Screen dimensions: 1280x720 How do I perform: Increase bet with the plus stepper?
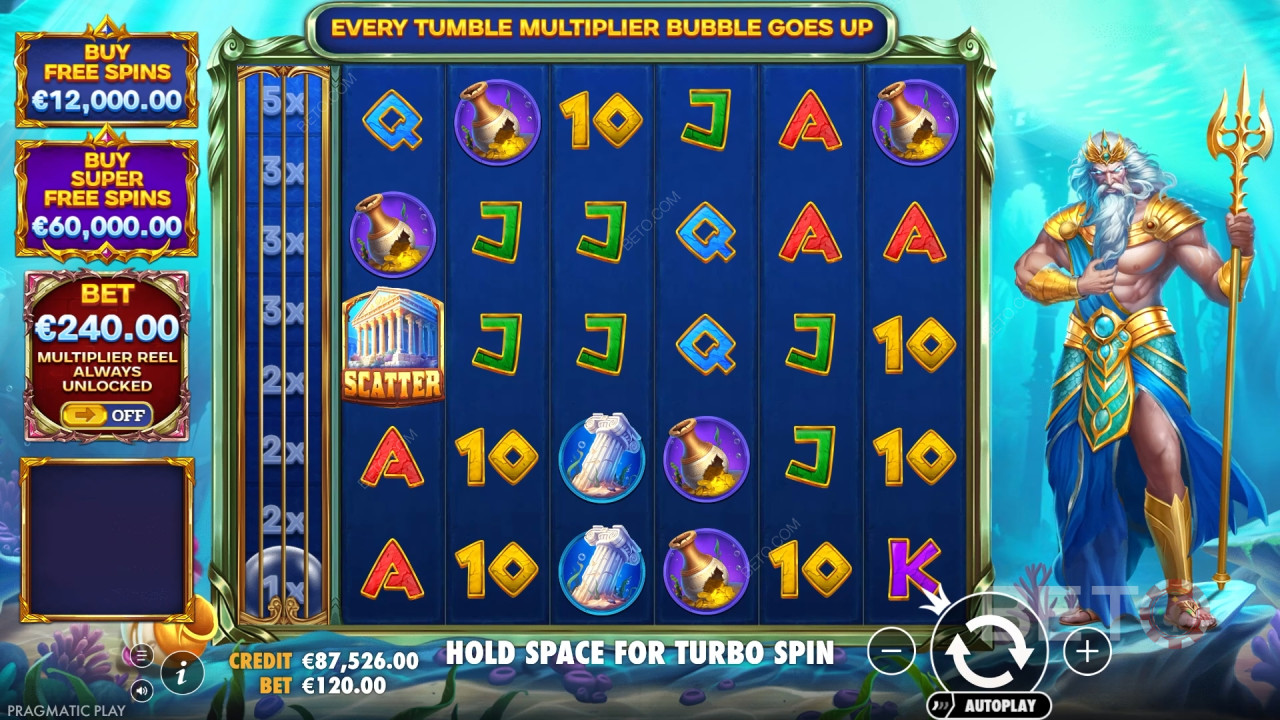click(x=1086, y=651)
